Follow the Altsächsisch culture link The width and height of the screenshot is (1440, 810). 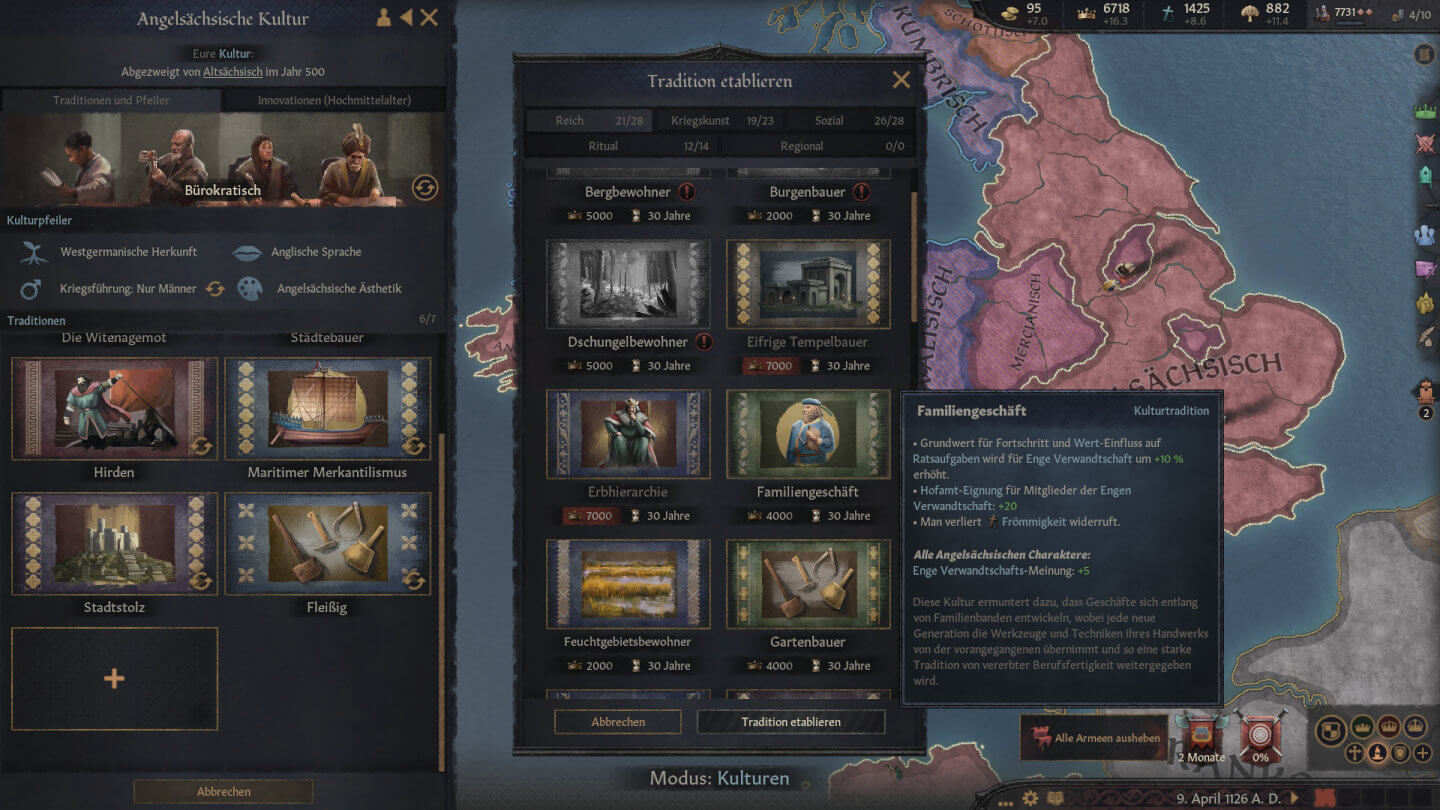(233, 72)
